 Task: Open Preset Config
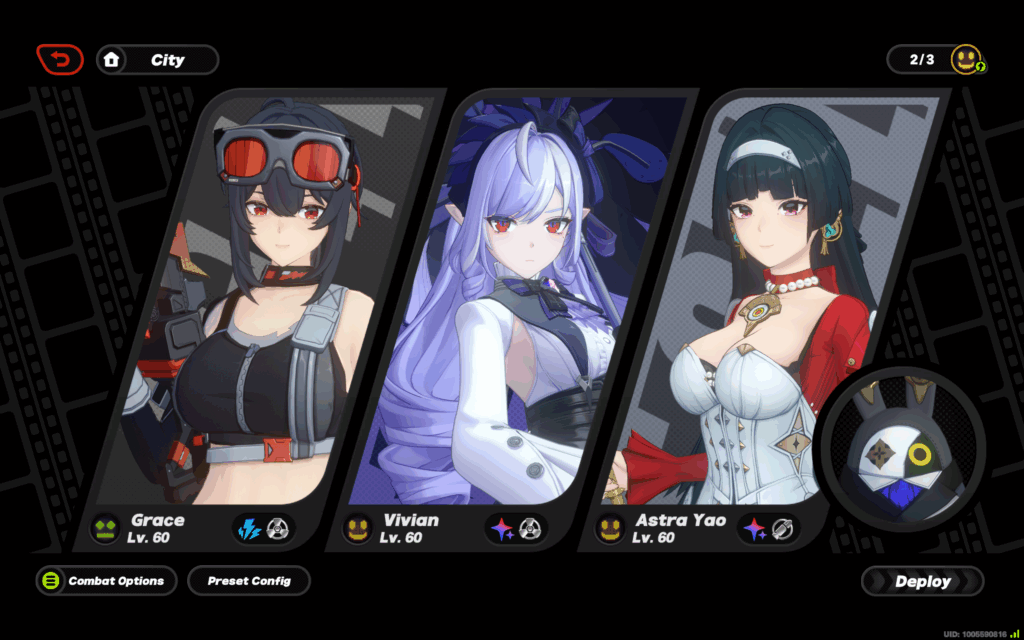click(249, 581)
